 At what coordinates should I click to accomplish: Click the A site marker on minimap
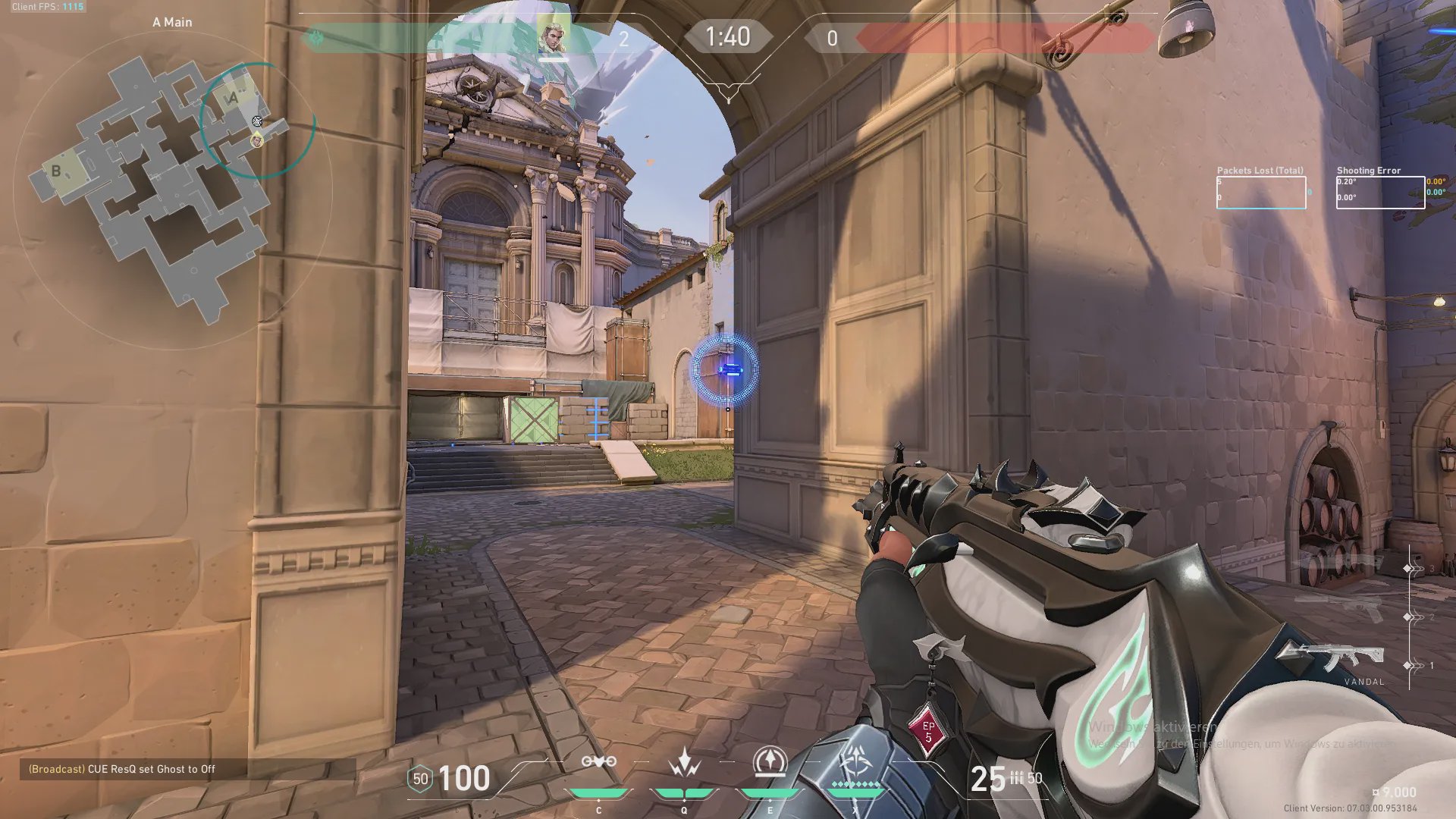(x=232, y=98)
